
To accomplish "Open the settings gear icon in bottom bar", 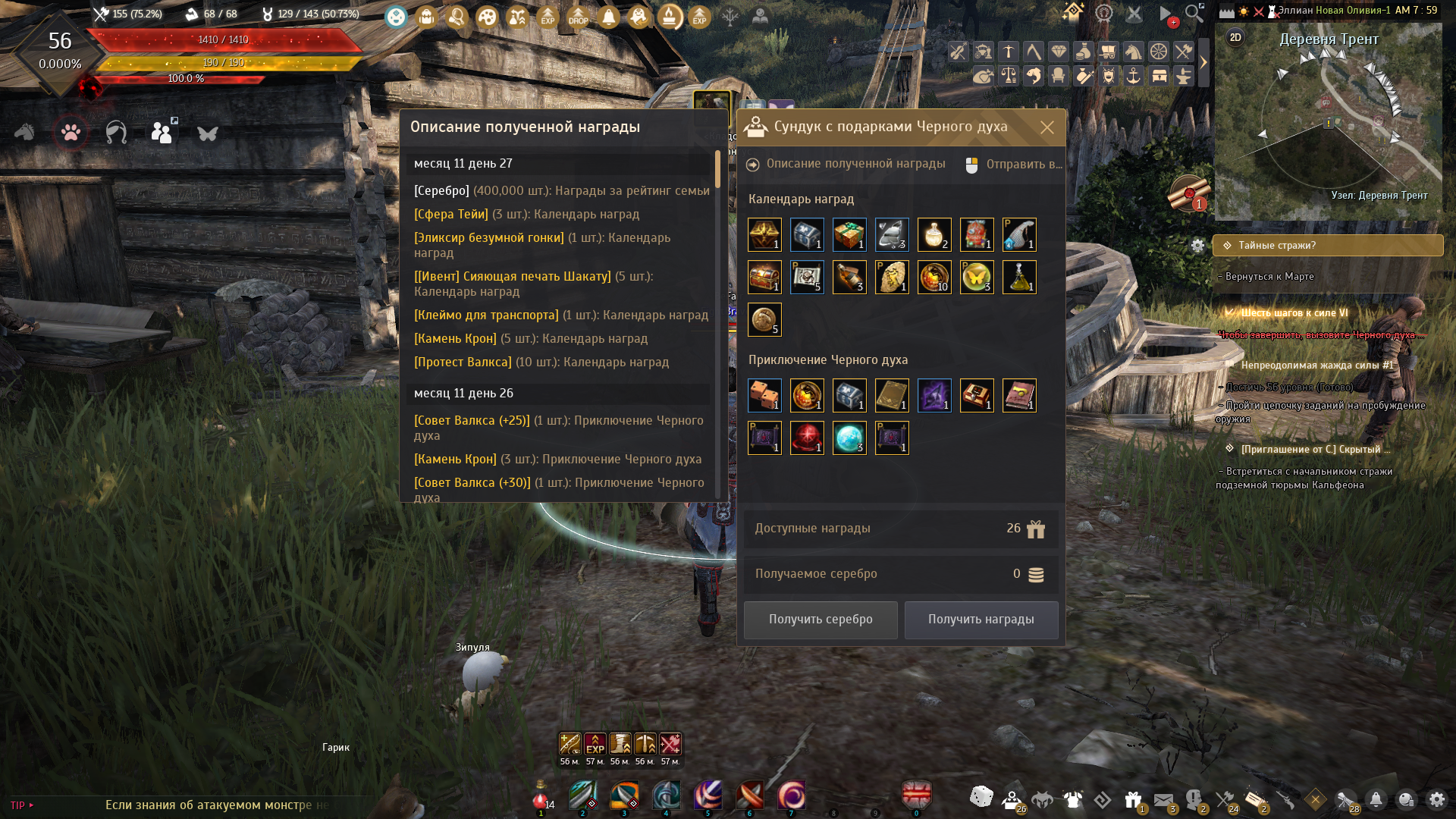I will tap(1436, 799).
